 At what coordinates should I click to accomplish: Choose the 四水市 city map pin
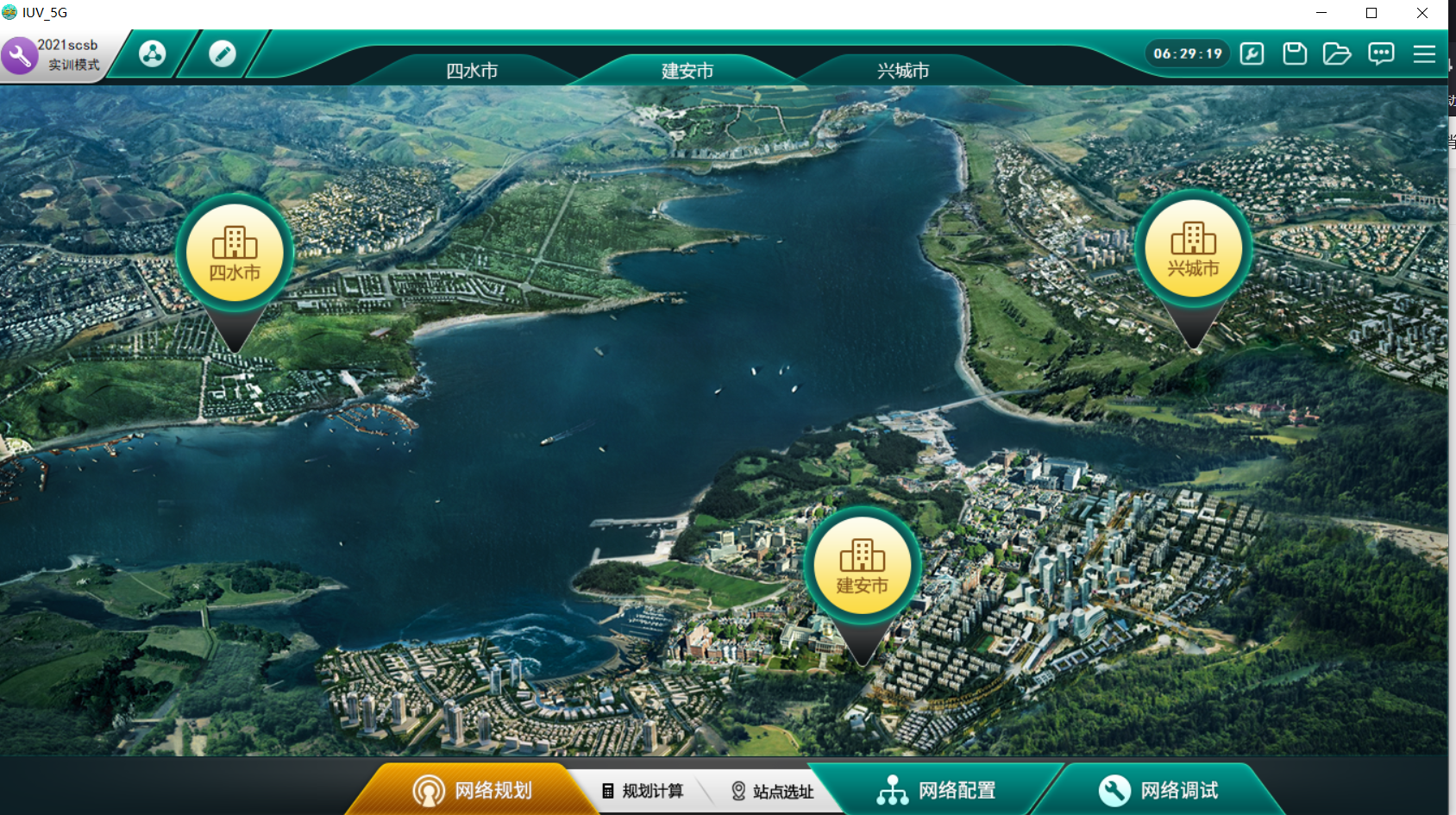(x=235, y=251)
